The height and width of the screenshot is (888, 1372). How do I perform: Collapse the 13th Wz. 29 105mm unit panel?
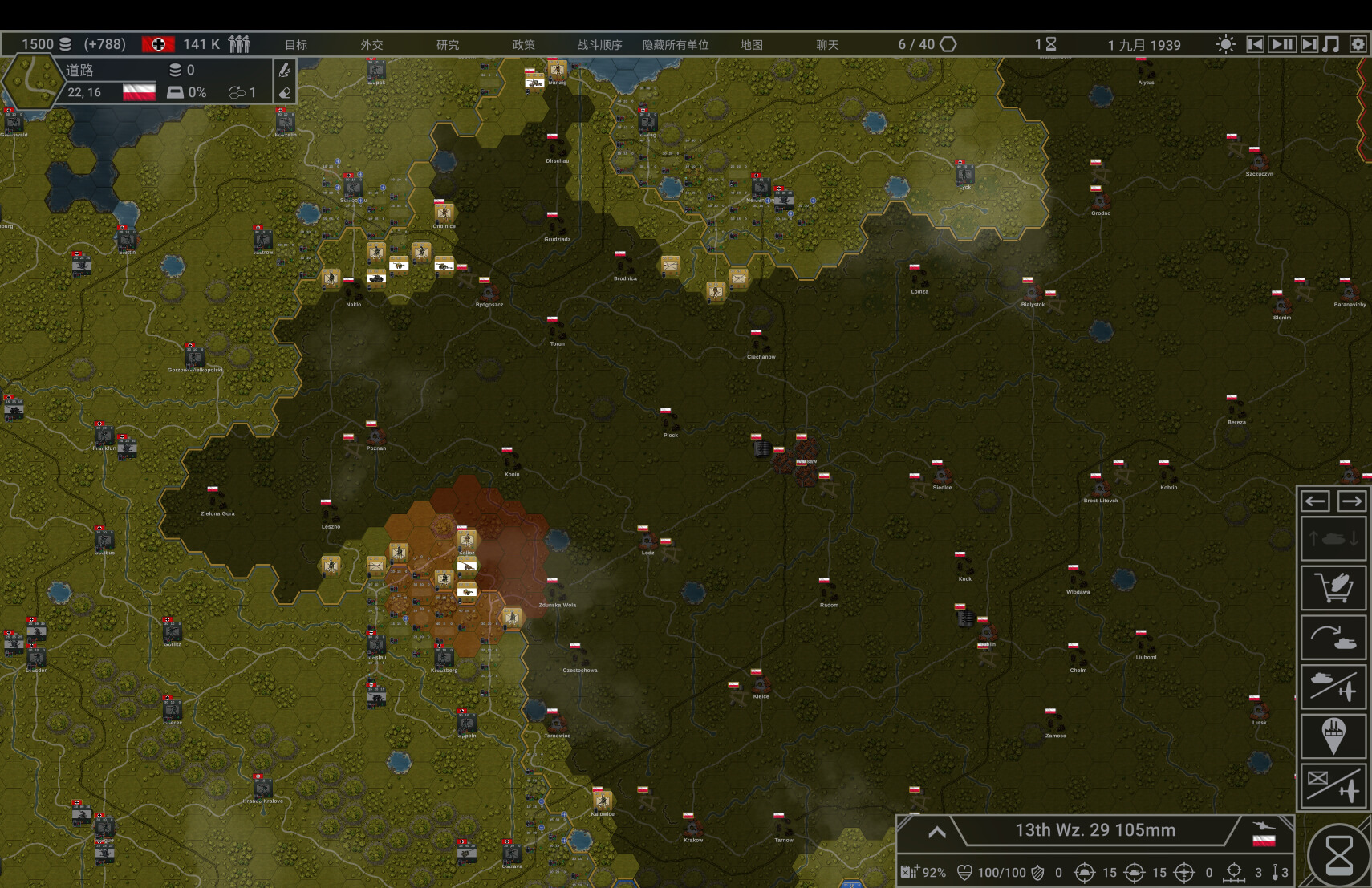click(937, 831)
